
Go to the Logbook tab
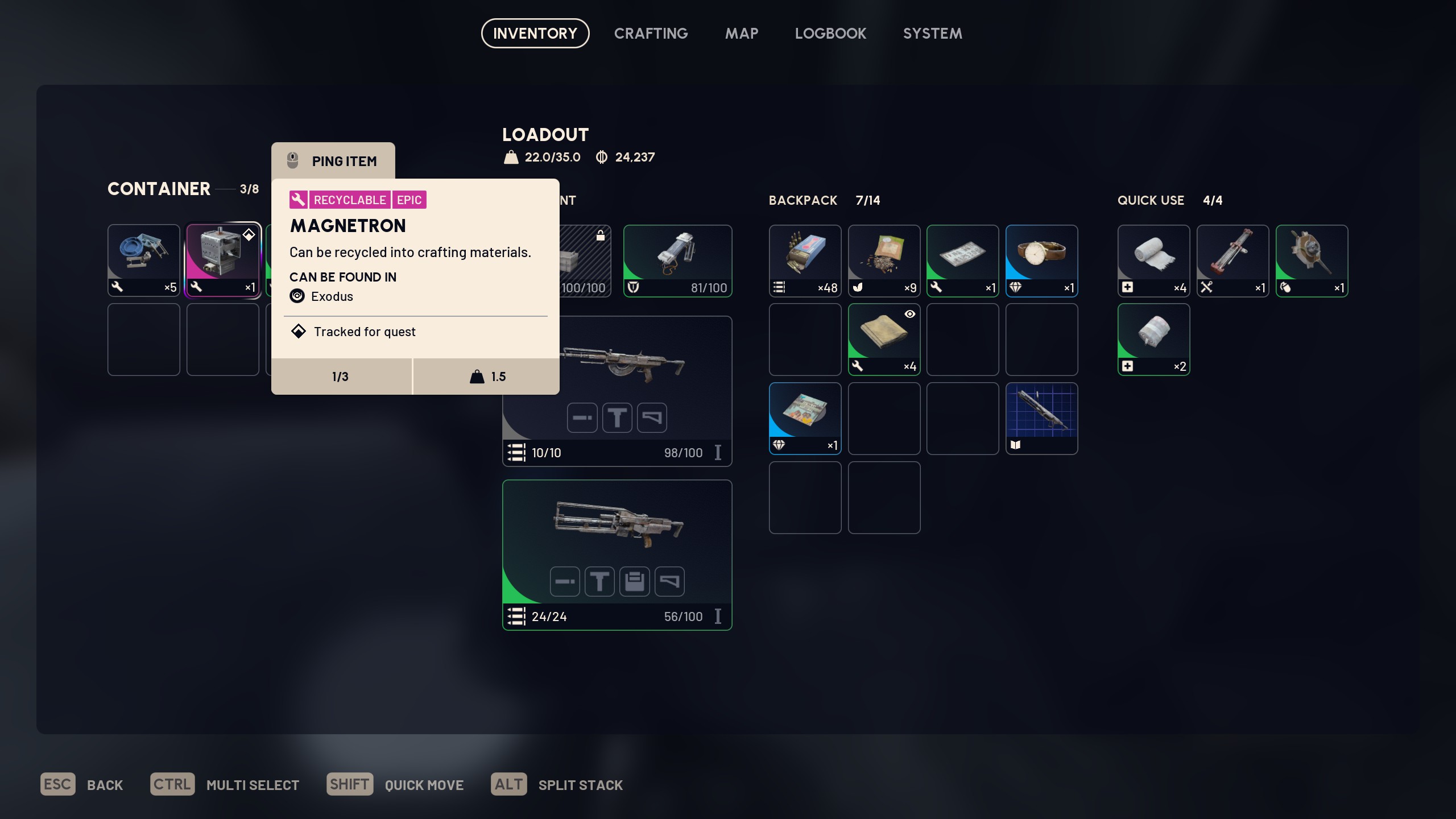coord(830,34)
